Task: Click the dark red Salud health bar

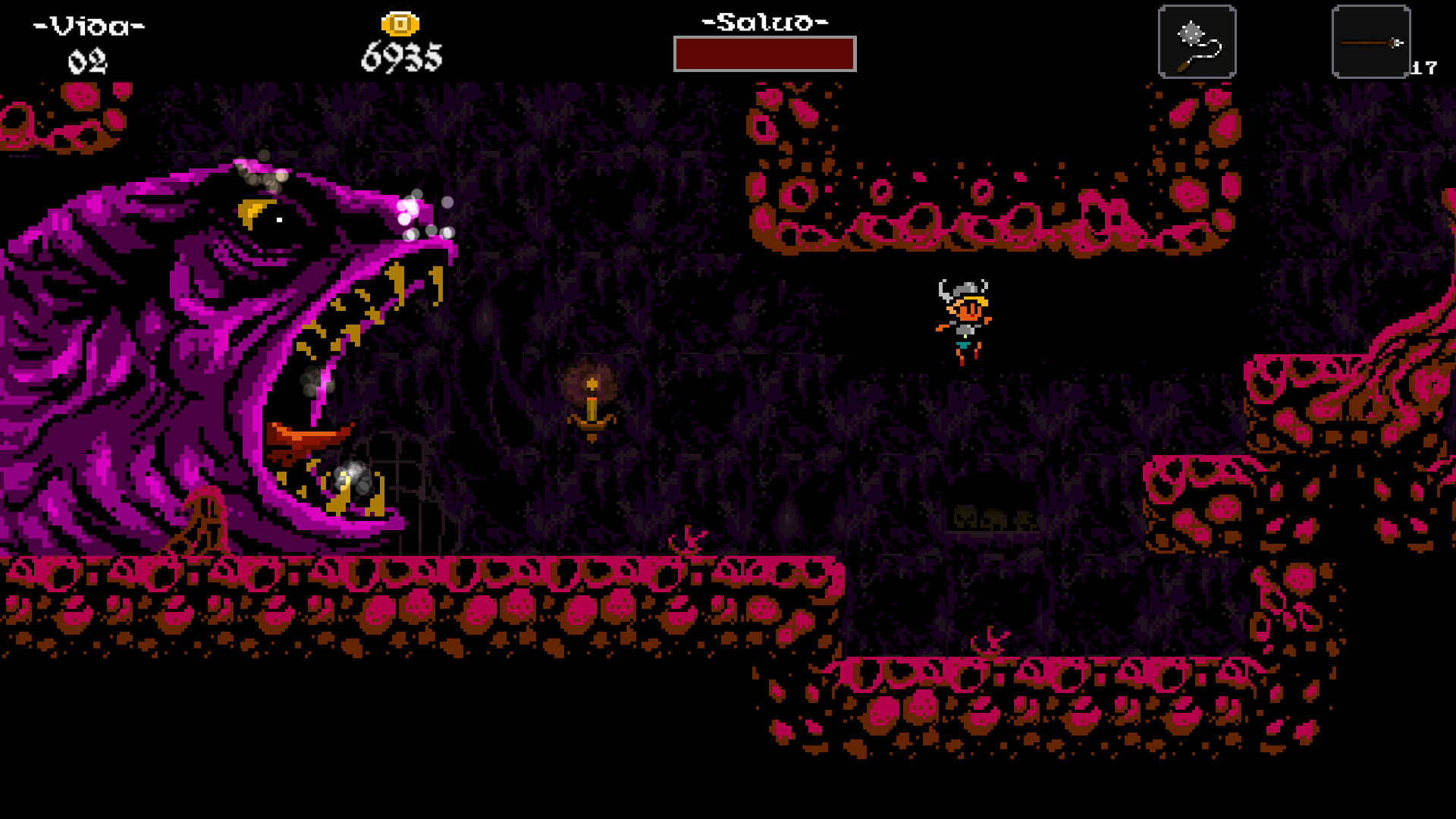Action: click(766, 55)
